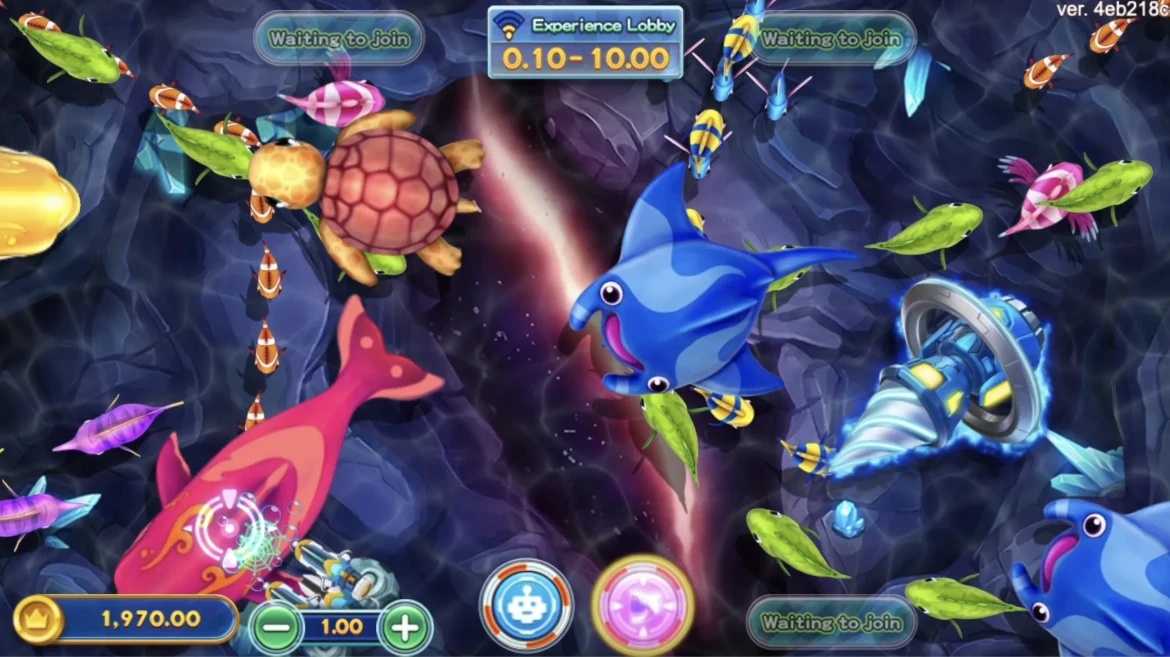The image size is (1170, 657).
Task: Click the gold crown coin icon
Action: (38, 620)
